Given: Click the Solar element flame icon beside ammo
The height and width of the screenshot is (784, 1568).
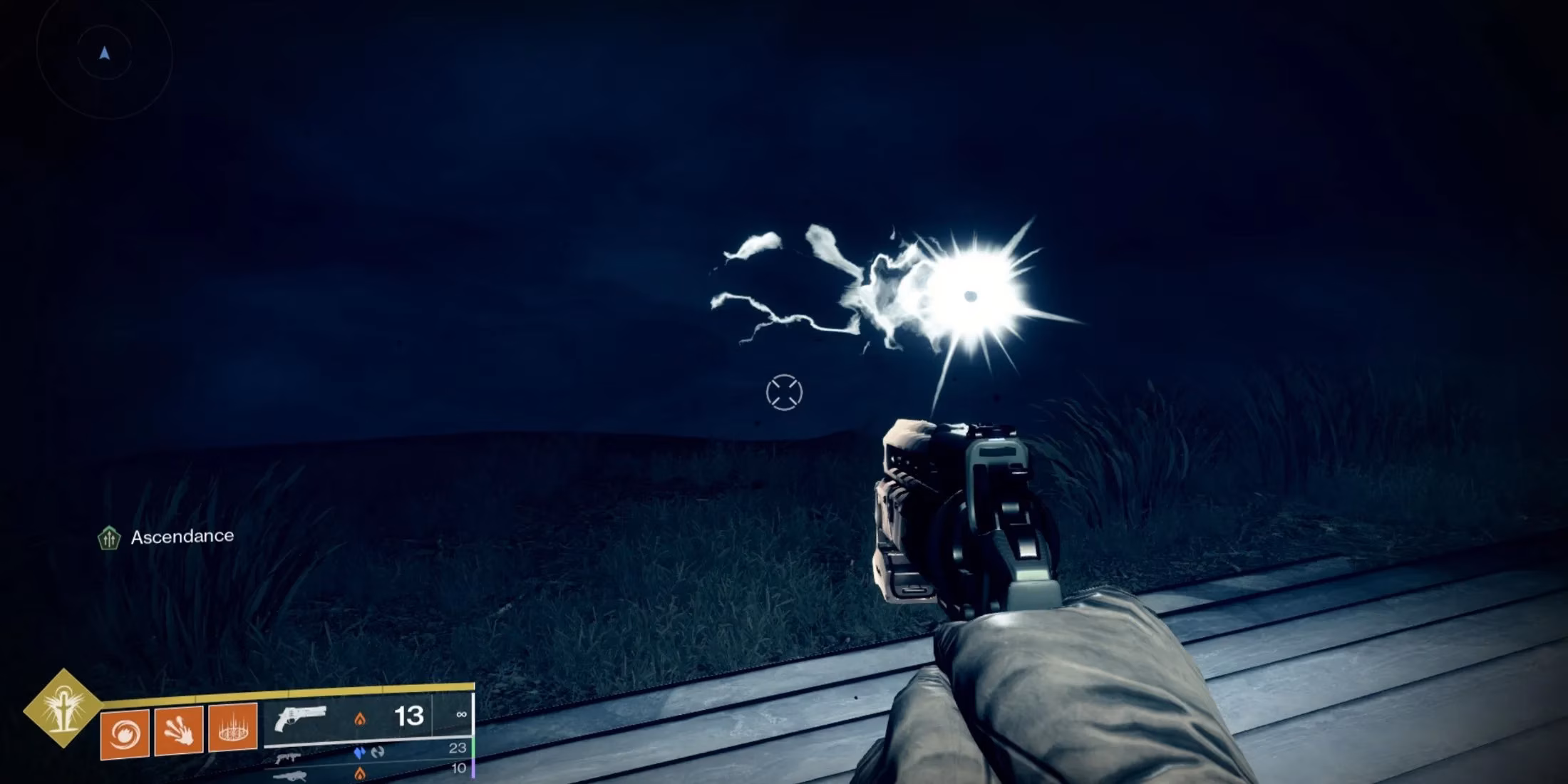Looking at the screenshot, I should click(360, 718).
